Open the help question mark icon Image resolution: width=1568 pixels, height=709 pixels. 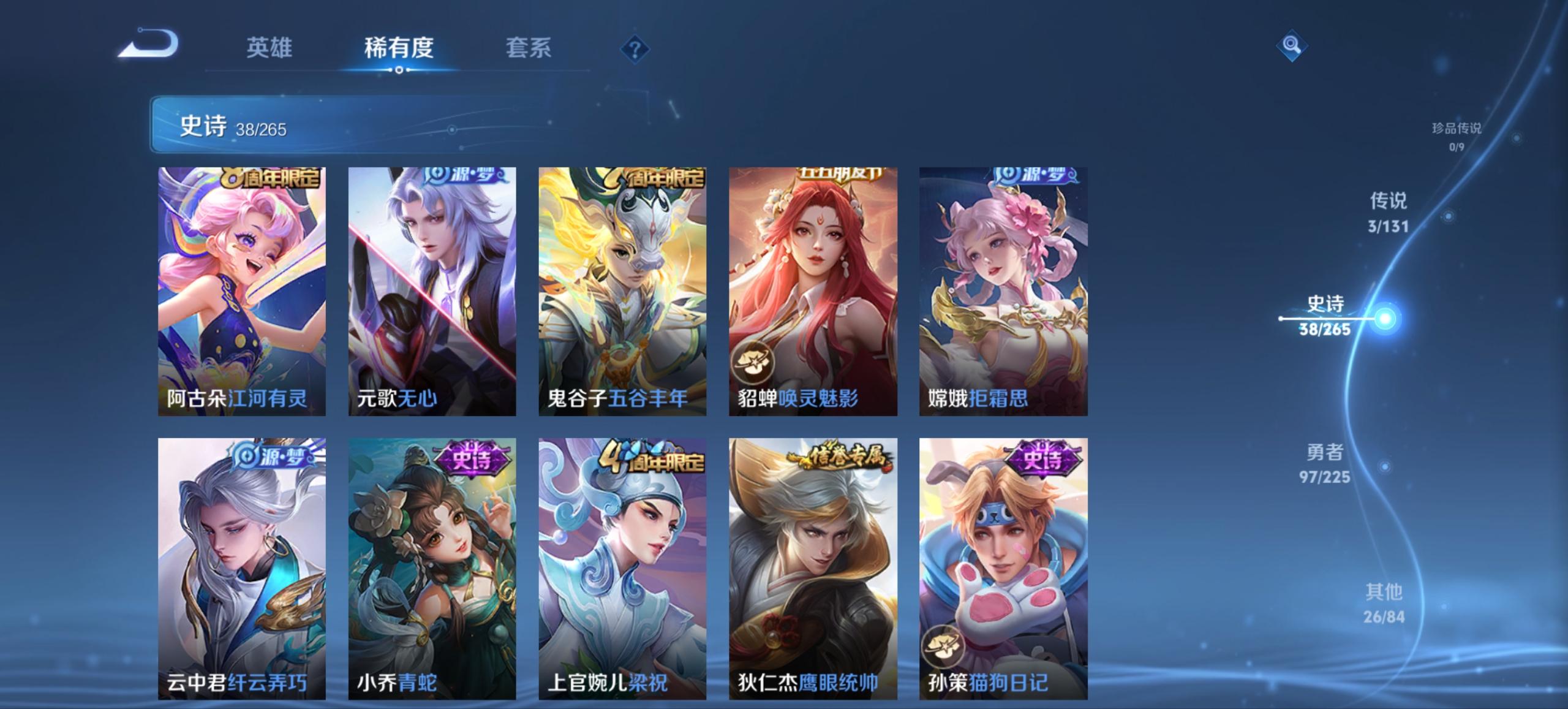click(x=634, y=49)
